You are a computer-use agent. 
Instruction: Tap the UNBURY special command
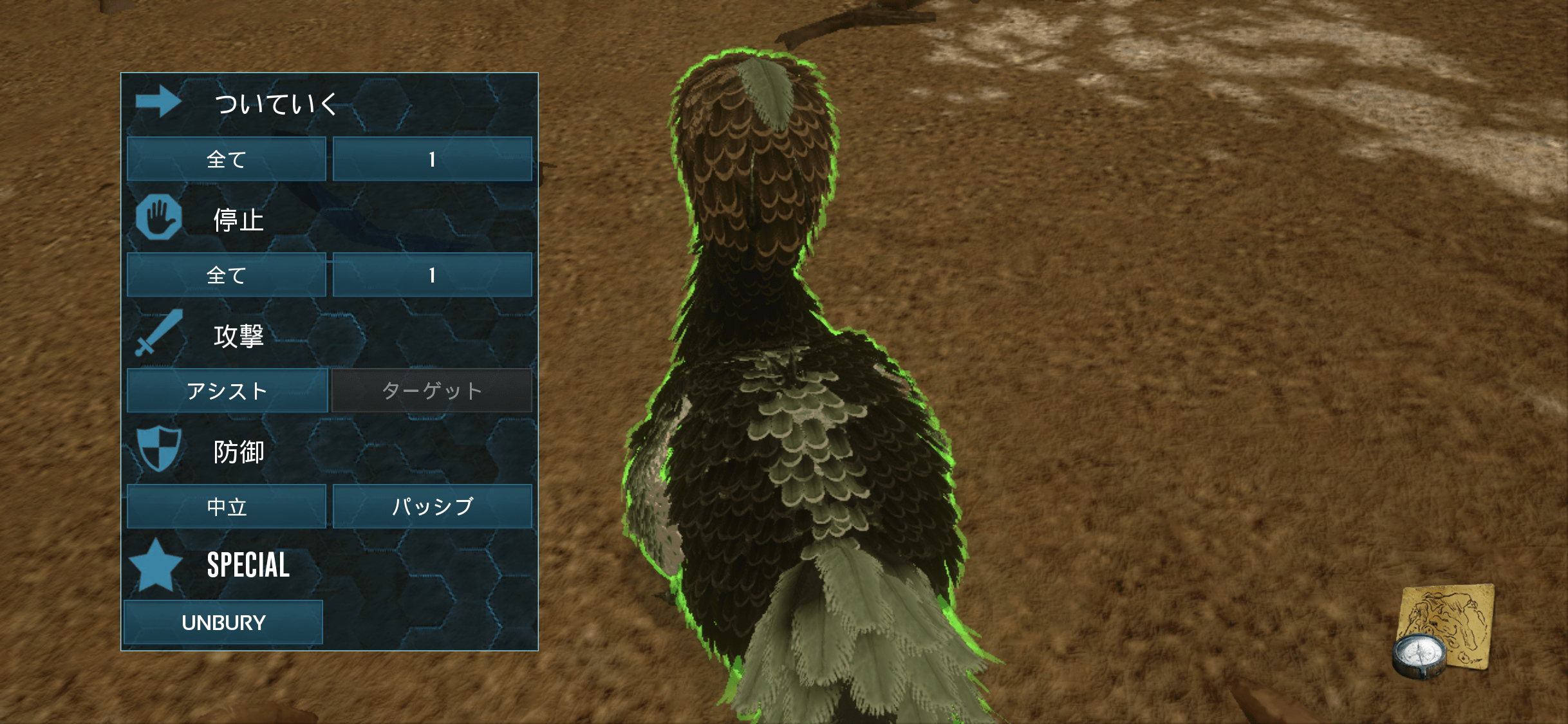point(223,622)
